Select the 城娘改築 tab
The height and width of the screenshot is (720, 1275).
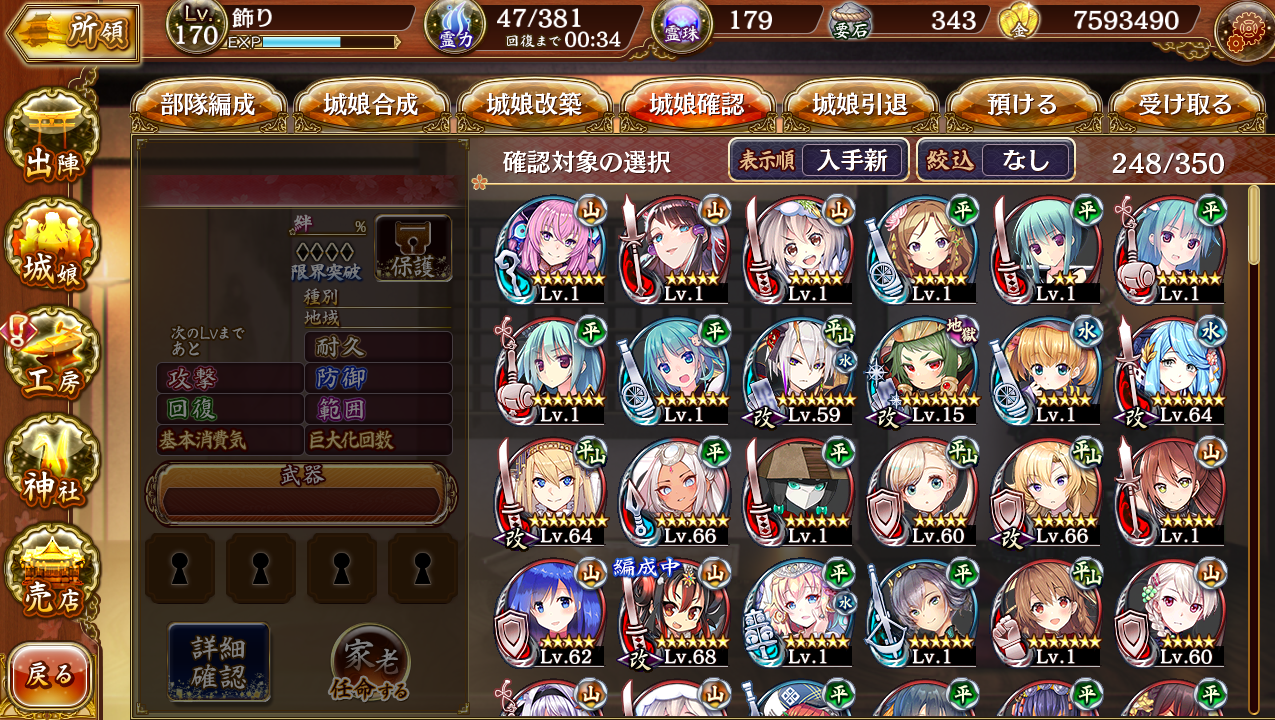tap(534, 105)
